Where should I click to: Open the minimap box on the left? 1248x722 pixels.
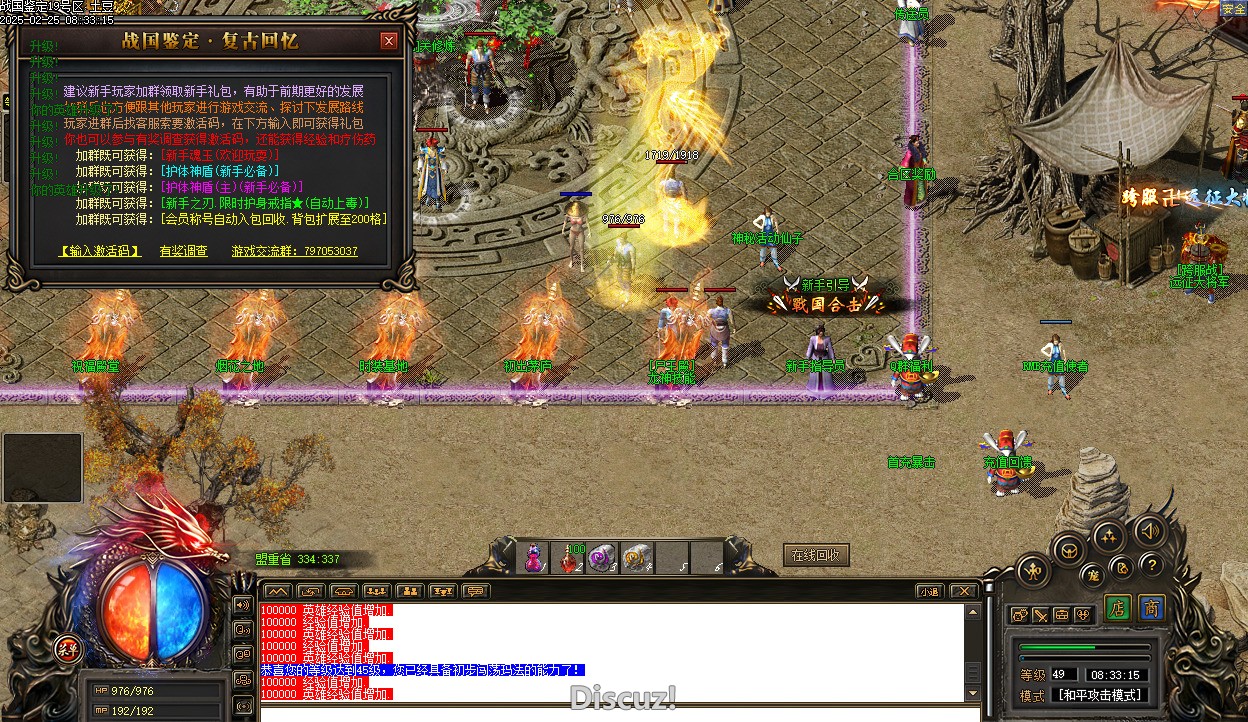point(42,468)
